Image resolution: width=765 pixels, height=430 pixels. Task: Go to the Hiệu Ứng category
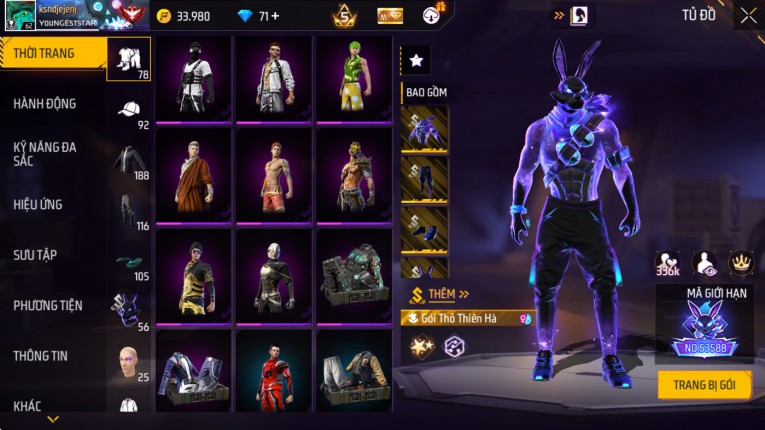[x=38, y=205]
